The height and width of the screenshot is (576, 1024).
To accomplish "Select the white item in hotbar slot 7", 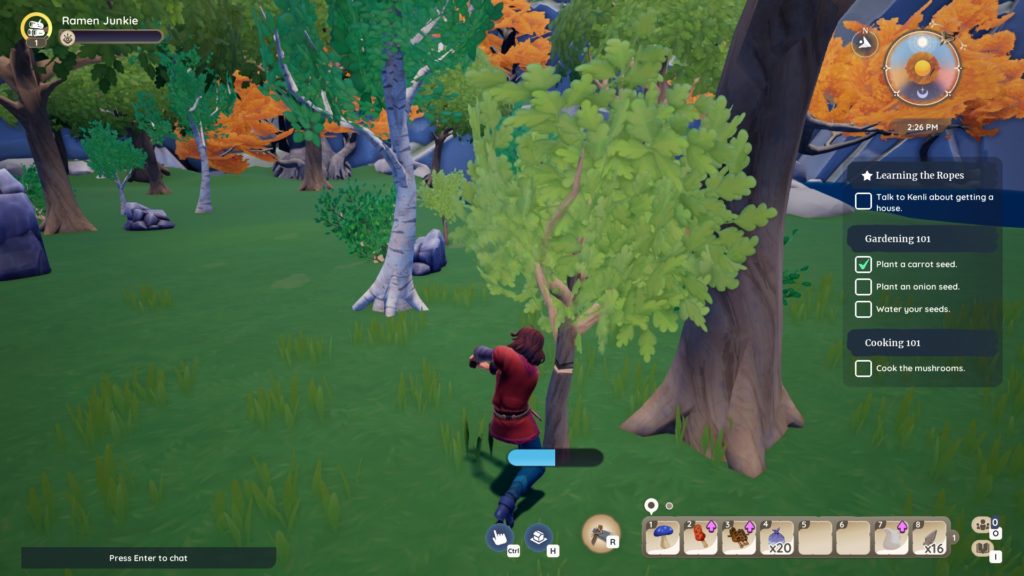I will (x=890, y=537).
